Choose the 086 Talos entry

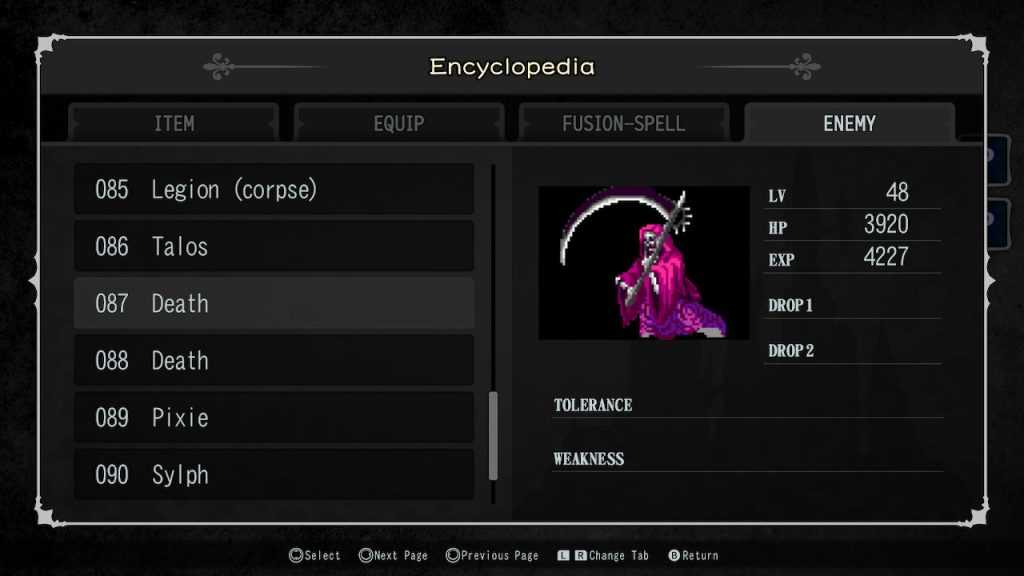[274, 247]
